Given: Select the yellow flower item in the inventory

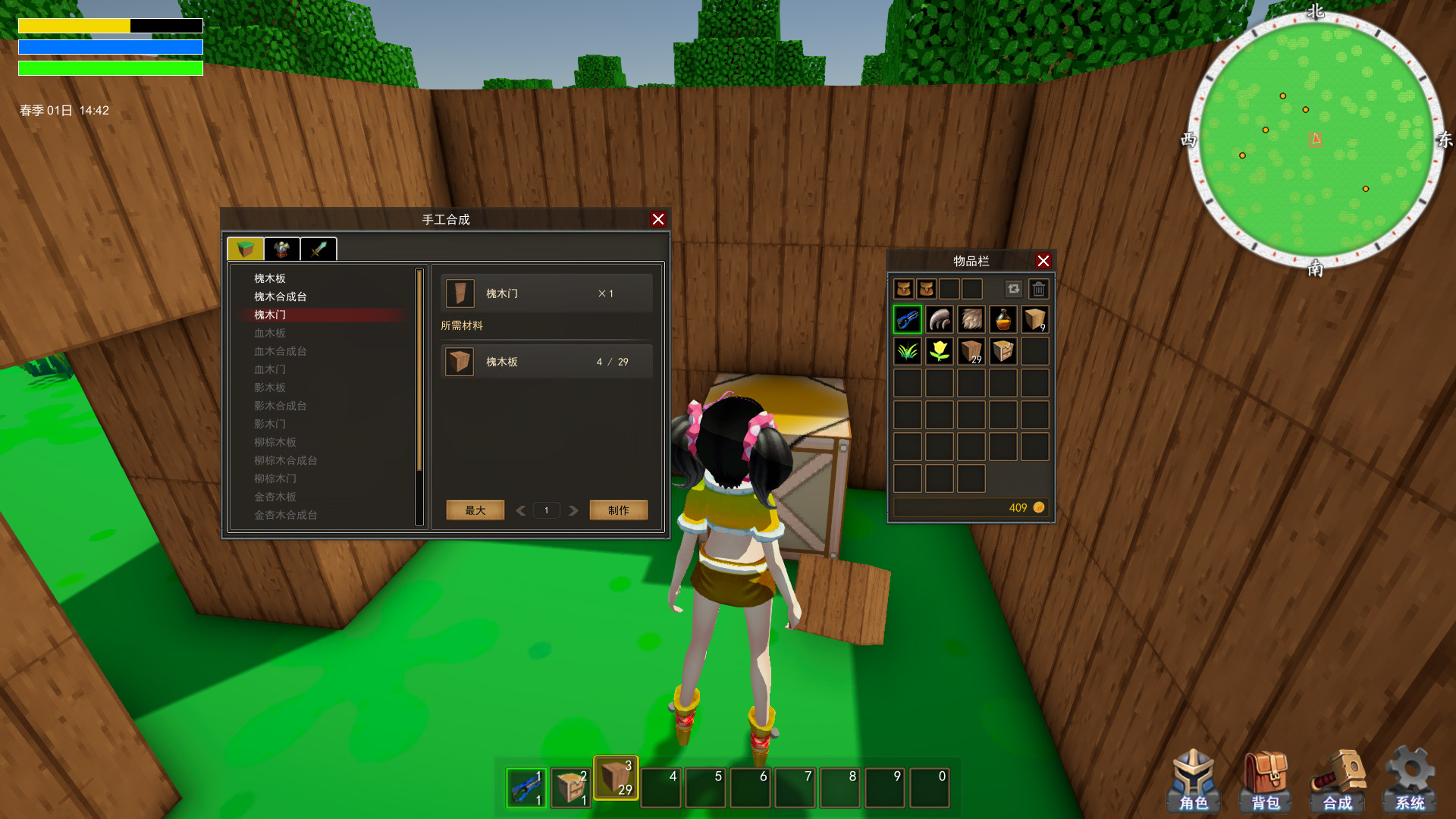Looking at the screenshot, I should [x=939, y=351].
